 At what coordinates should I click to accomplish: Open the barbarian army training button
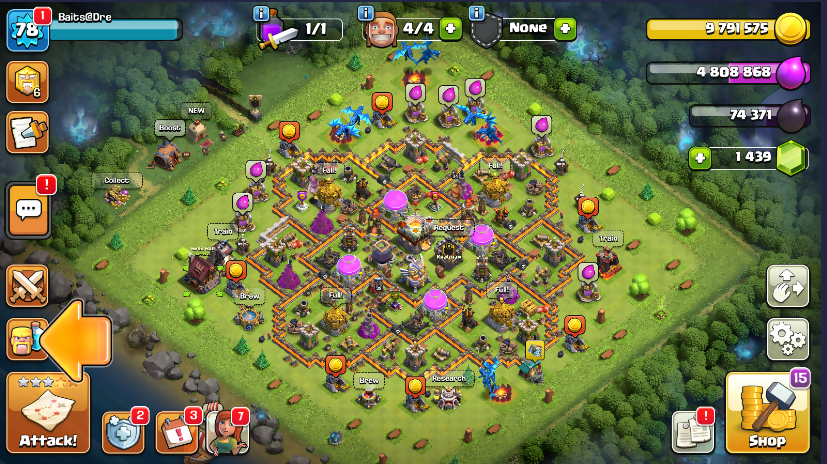tap(24, 339)
